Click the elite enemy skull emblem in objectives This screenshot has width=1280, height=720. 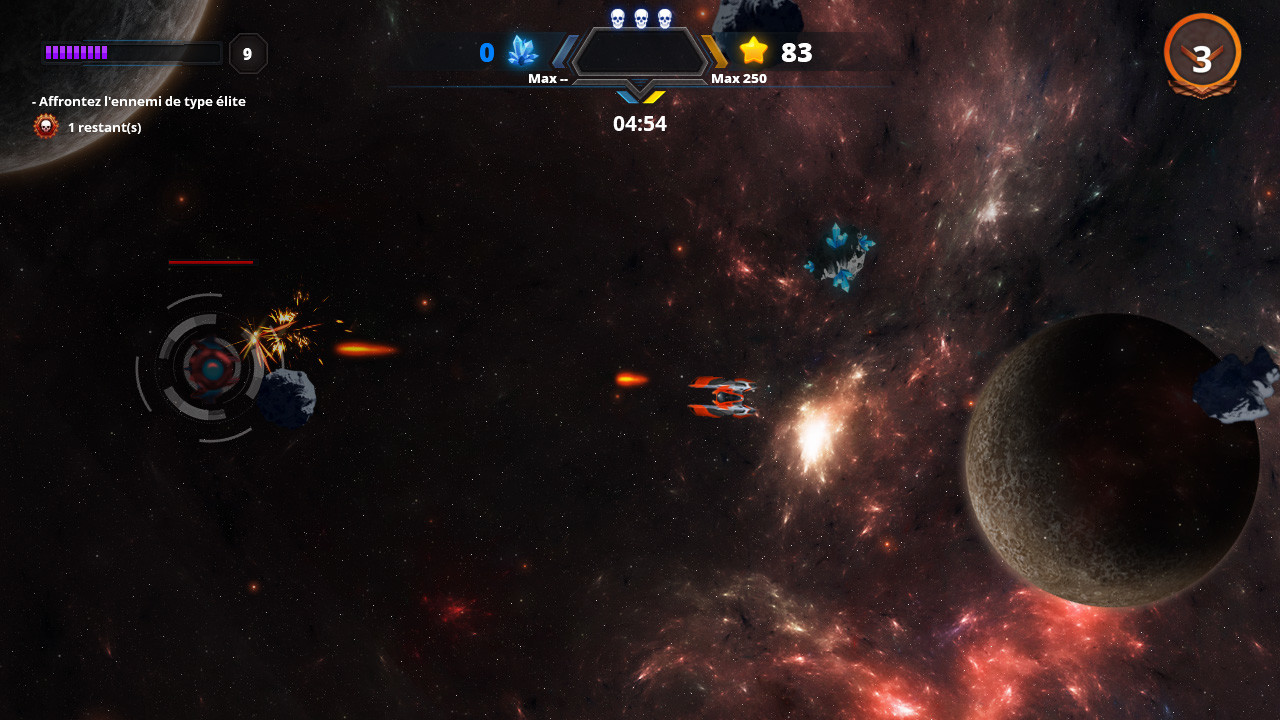coord(44,126)
